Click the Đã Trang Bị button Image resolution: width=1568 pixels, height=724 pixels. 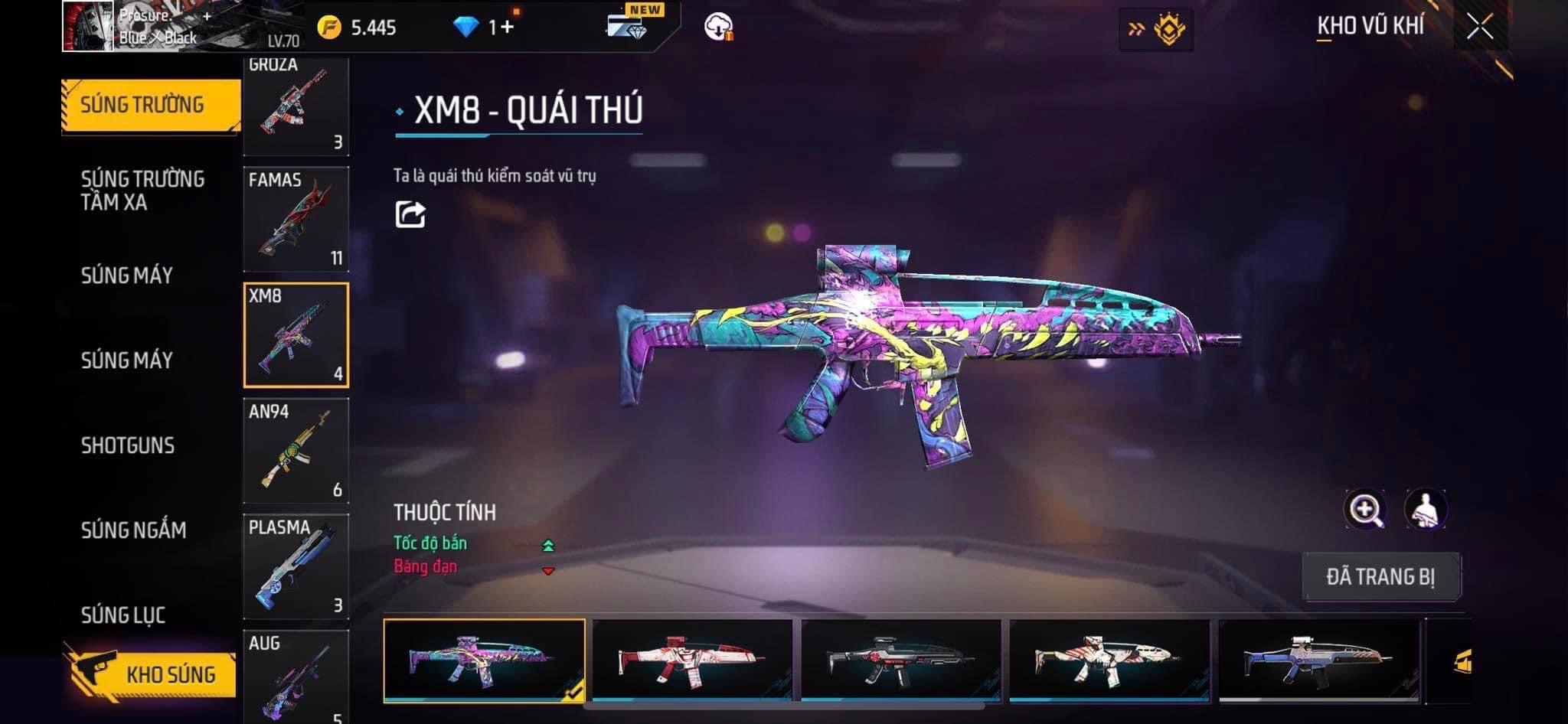(x=1380, y=576)
